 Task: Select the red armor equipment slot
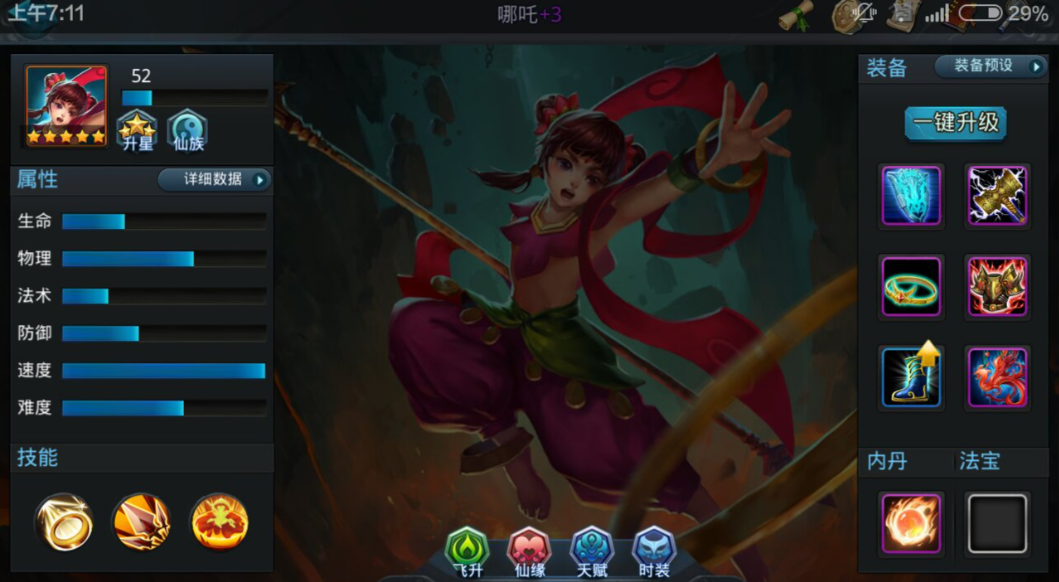pyautogui.click(x=997, y=286)
